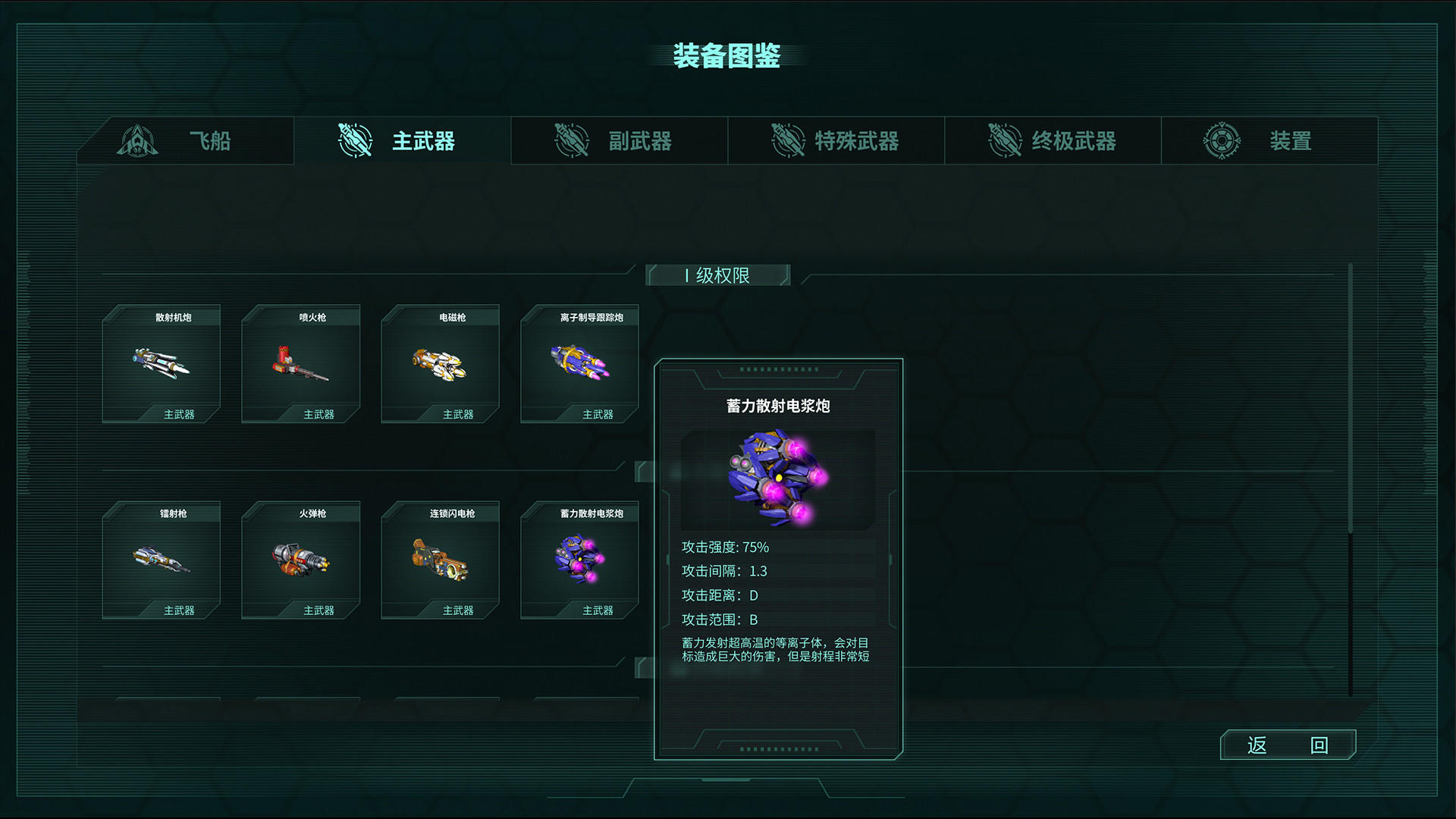This screenshot has width=1456, height=819.
Task: Click the 返回 button
Action: 1287,745
